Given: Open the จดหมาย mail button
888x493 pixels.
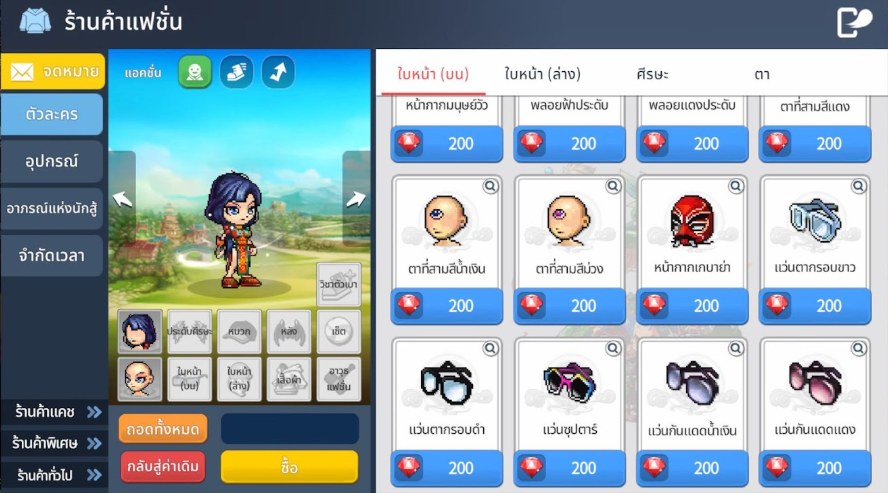Looking at the screenshot, I should tap(53, 71).
